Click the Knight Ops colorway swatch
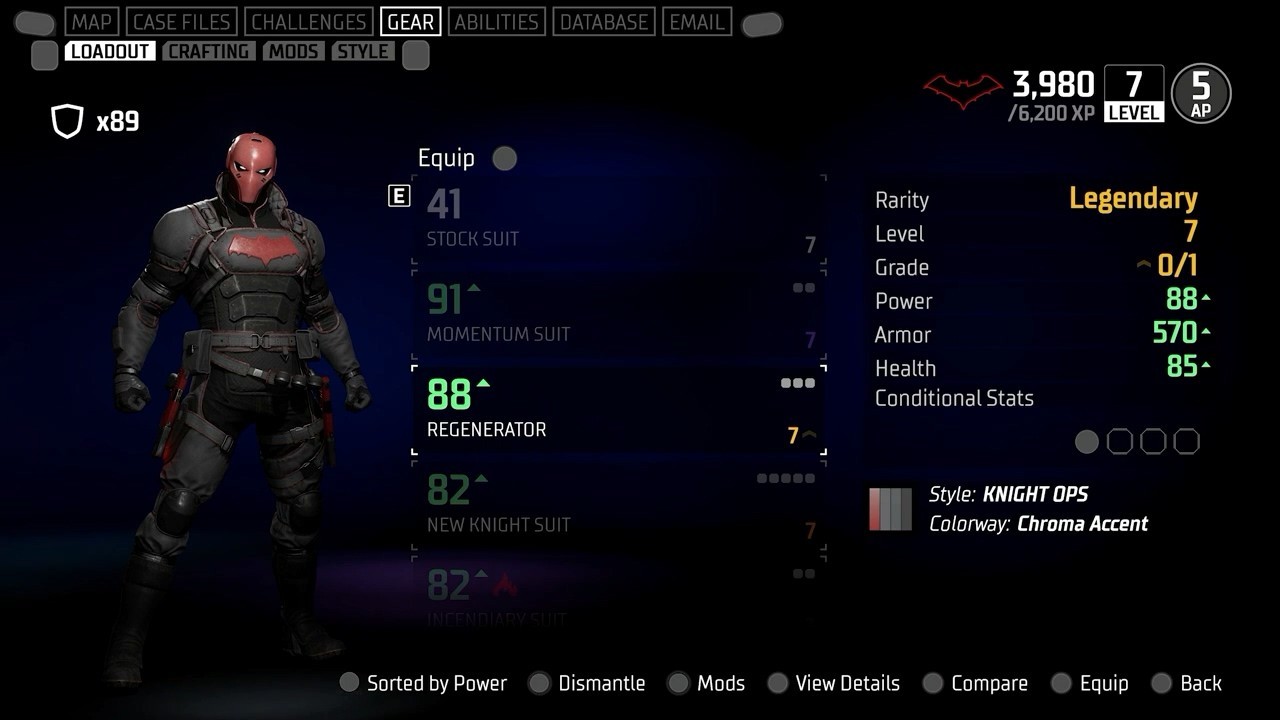The image size is (1280, 720). [x=890, y=508]
